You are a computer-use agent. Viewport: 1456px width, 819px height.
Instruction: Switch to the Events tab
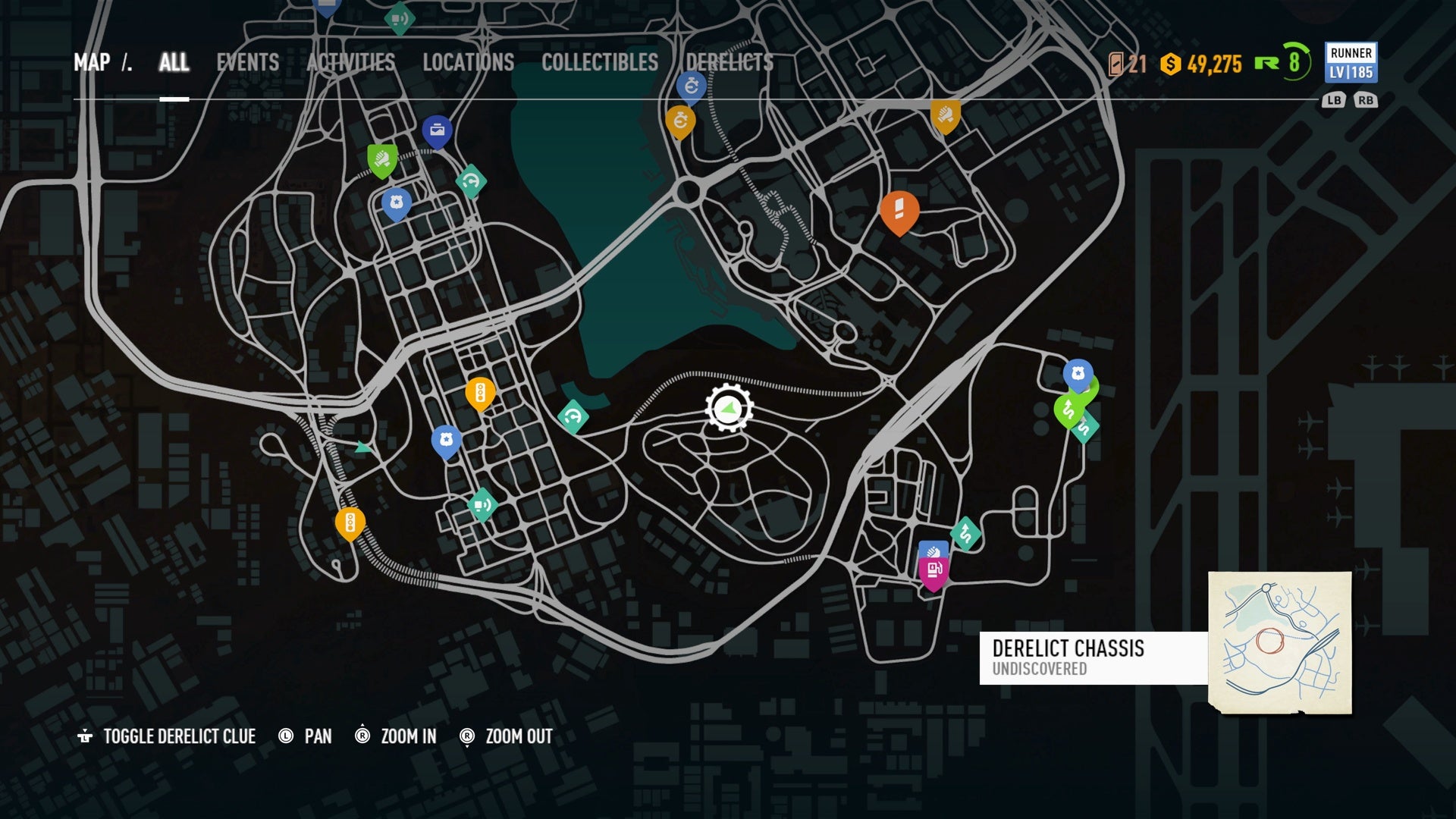[247, 62]
